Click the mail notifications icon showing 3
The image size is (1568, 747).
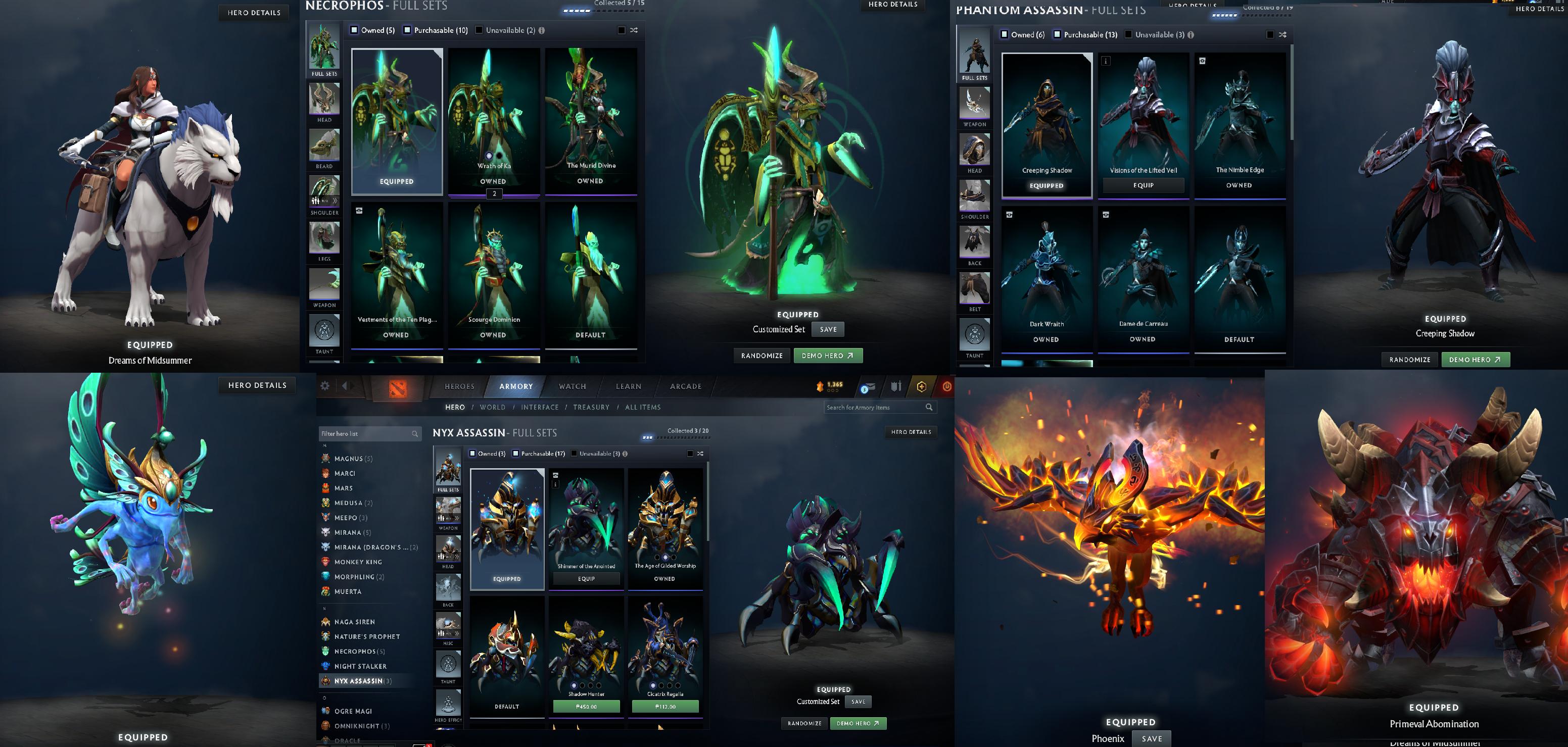pyautogui.click(x=868, y=388)
